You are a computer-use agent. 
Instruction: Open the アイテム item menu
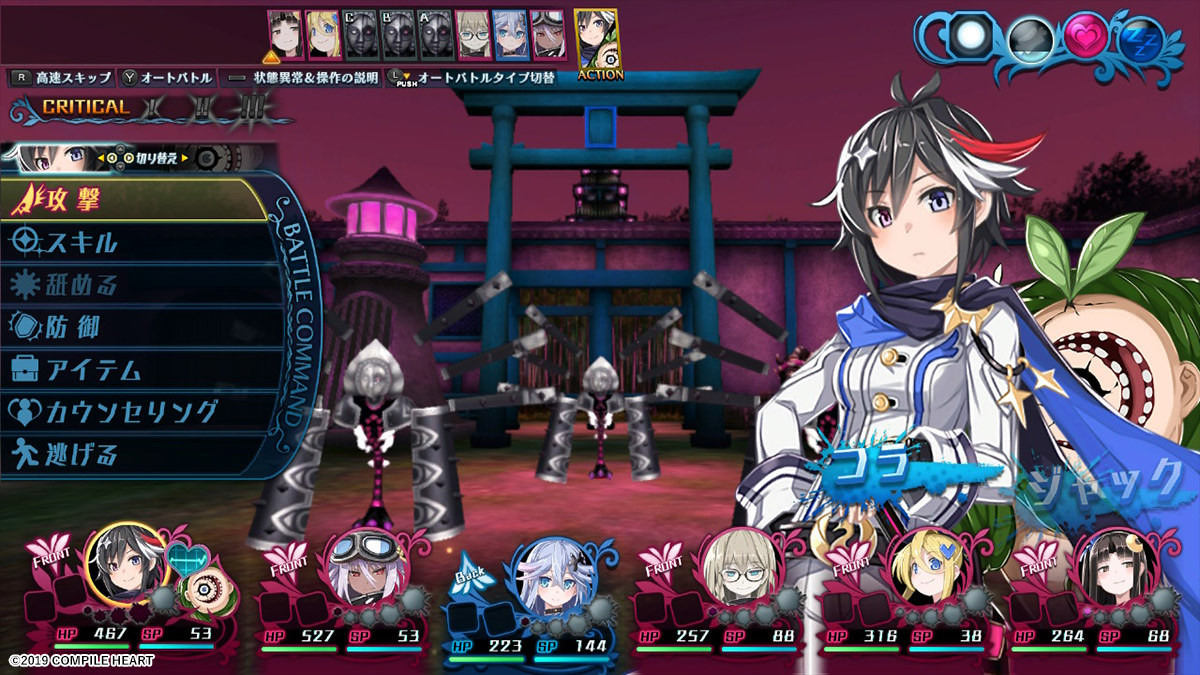point(130,370)
